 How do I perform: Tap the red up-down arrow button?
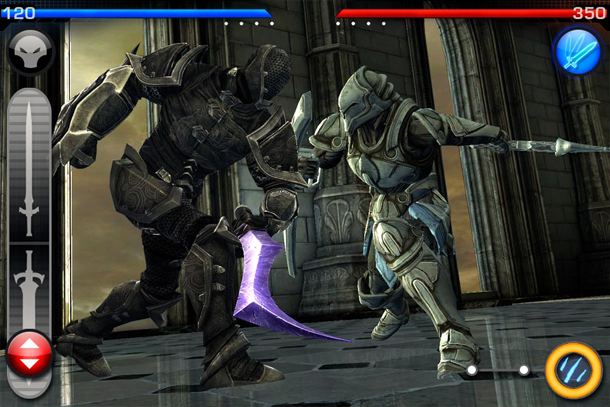tap(30, 355)
